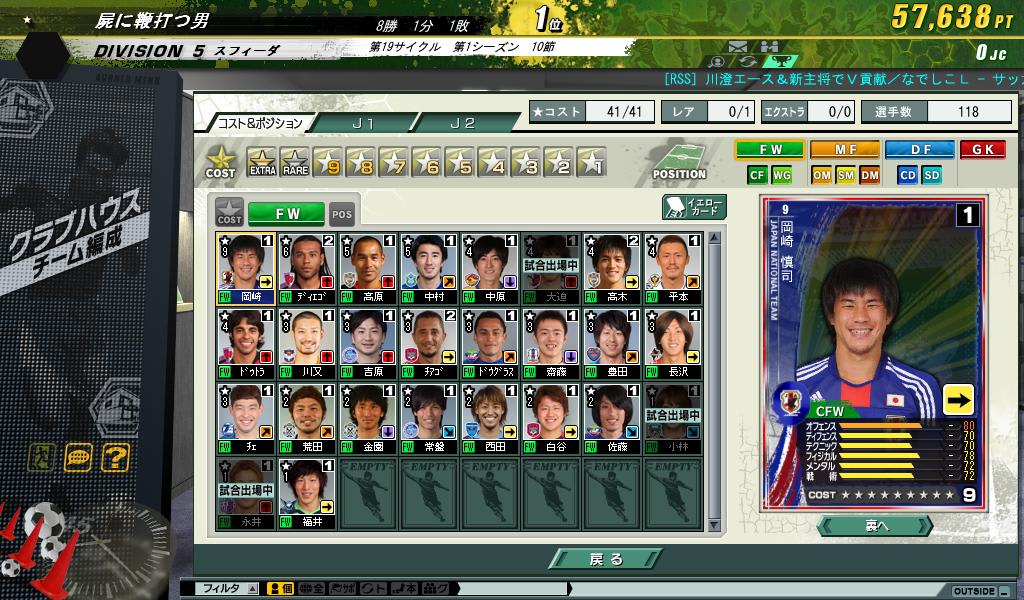Viewport: 1024px width, 600px height.
Task: Choose the EXTRA star cost filter
Action: (261, 162)
